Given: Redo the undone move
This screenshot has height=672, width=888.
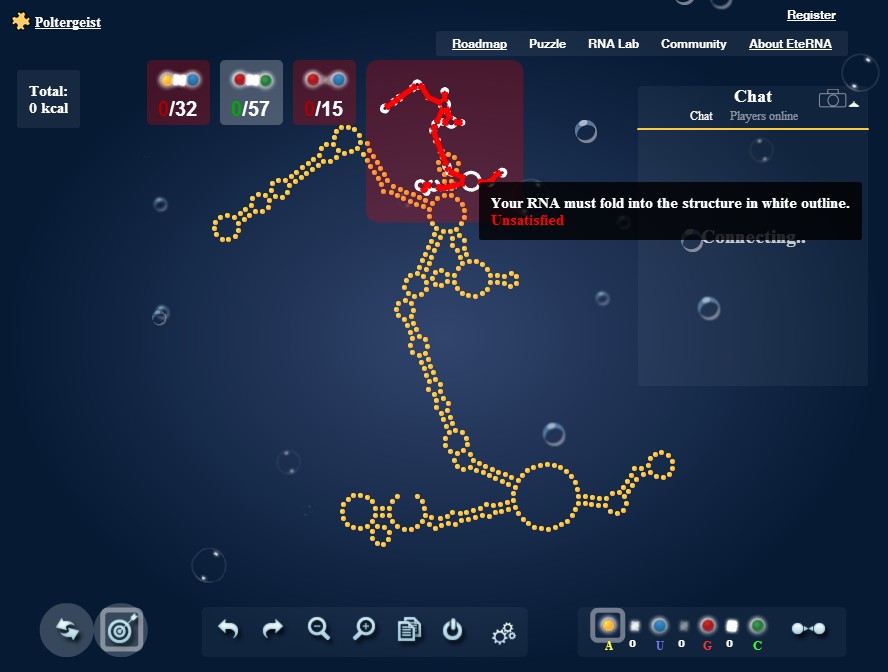Looking at the screenshot, I should coord(273,630).
